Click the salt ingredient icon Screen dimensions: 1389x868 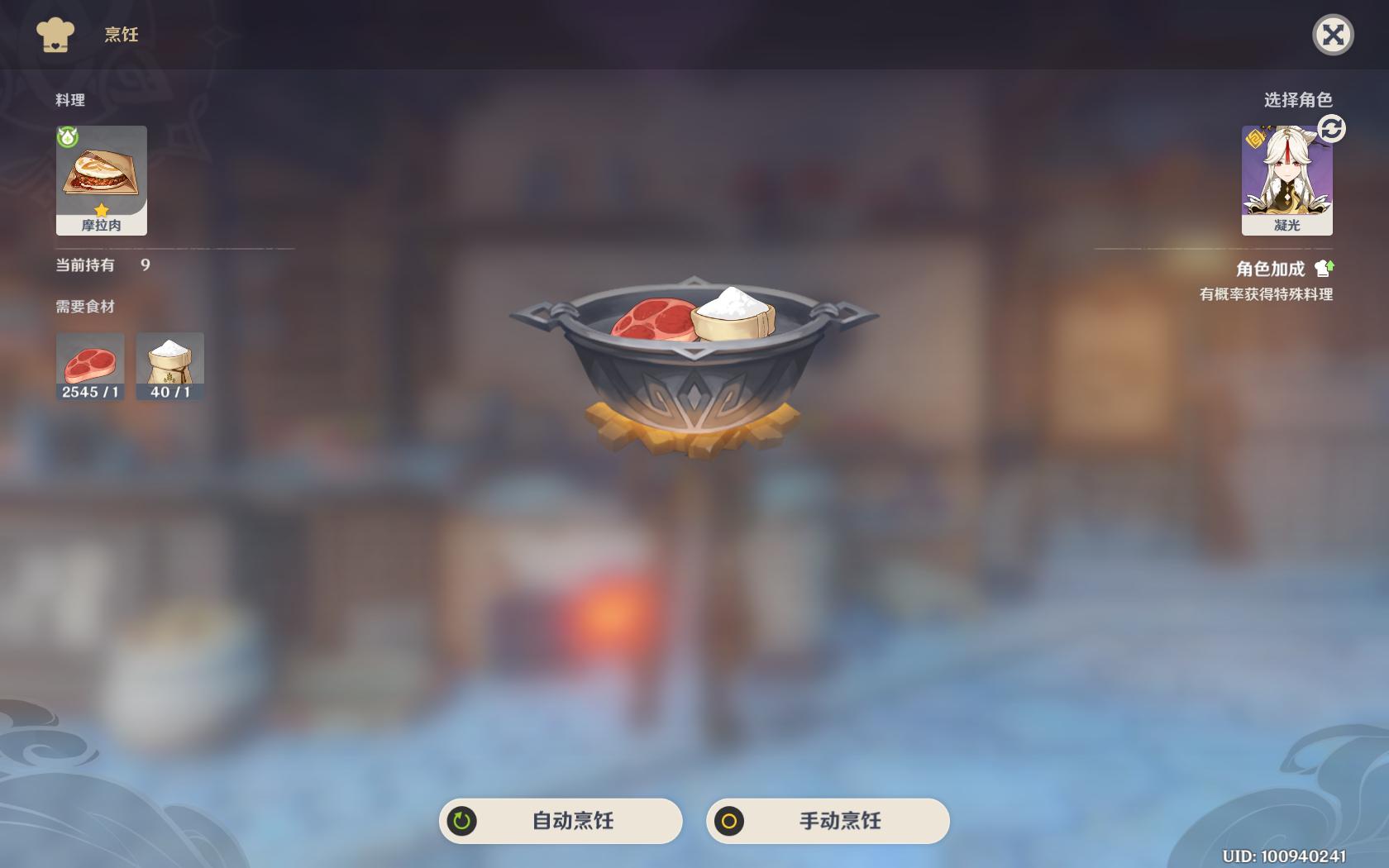pyautogui.click(x=169, y=360)
